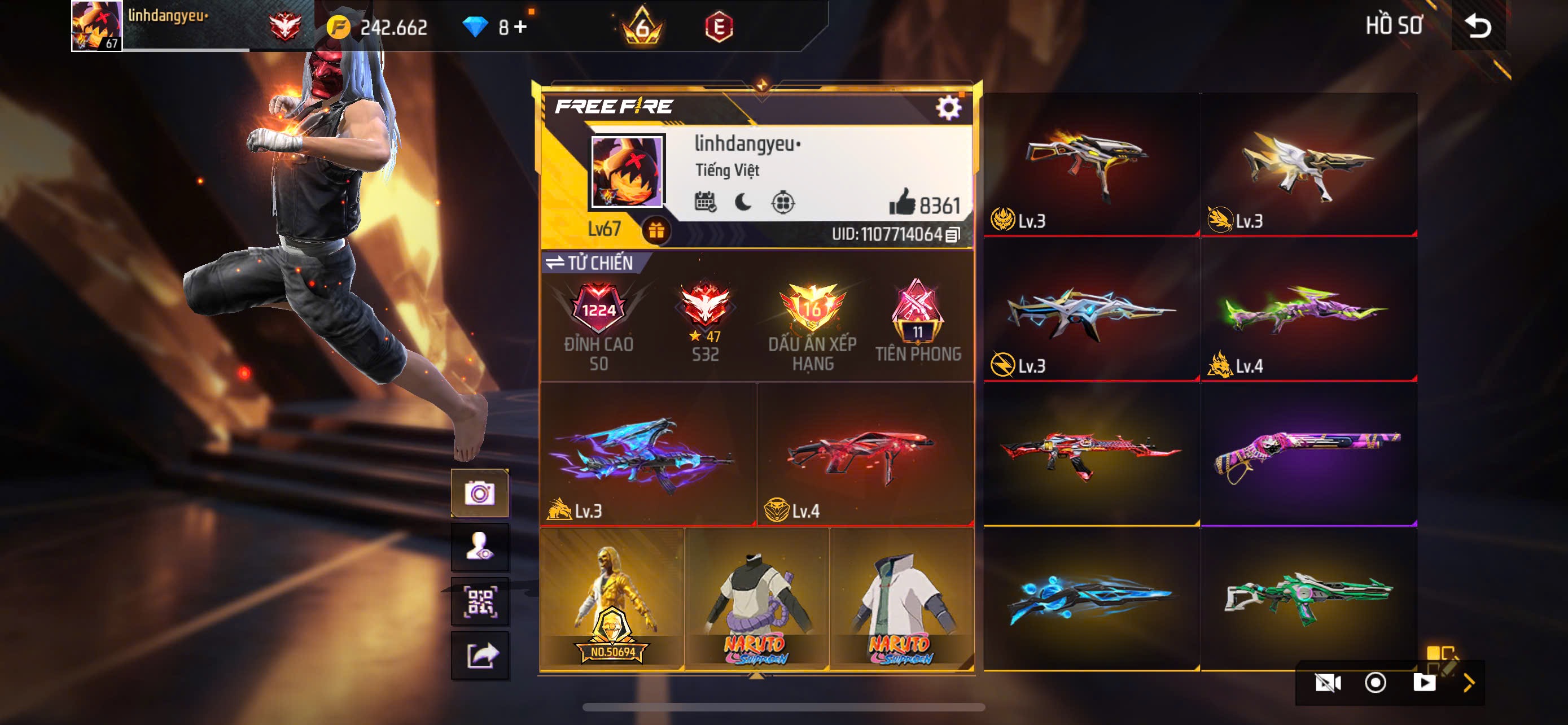
Task: Open profile settings gear icon
Action: [x=948, y=108]
